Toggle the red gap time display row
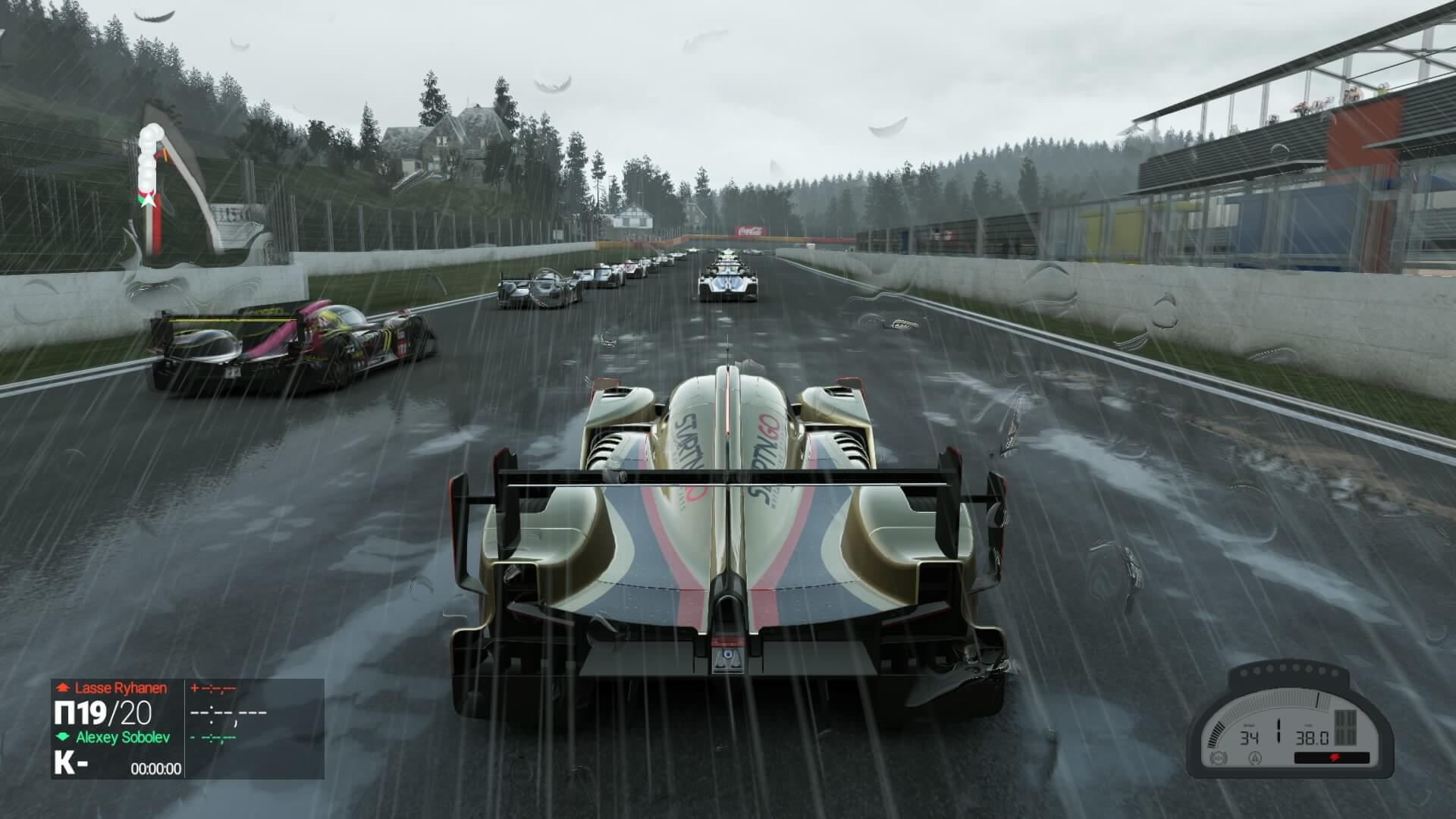Image resolution: width=1456 pixels, height=819 pixels. click(213, 688)
